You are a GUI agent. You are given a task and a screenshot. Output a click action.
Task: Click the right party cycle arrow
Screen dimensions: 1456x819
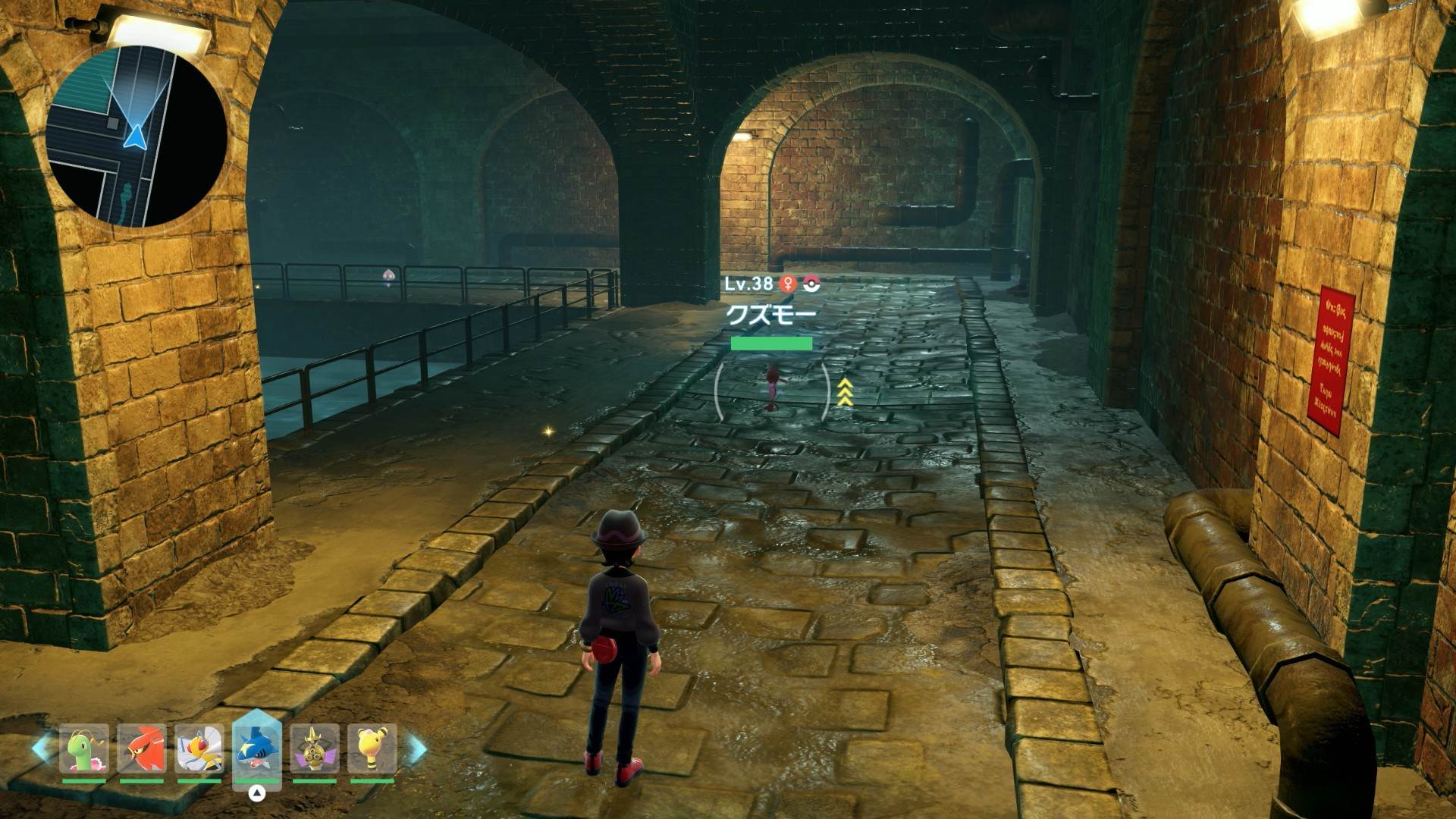click(x=416, y=749)
